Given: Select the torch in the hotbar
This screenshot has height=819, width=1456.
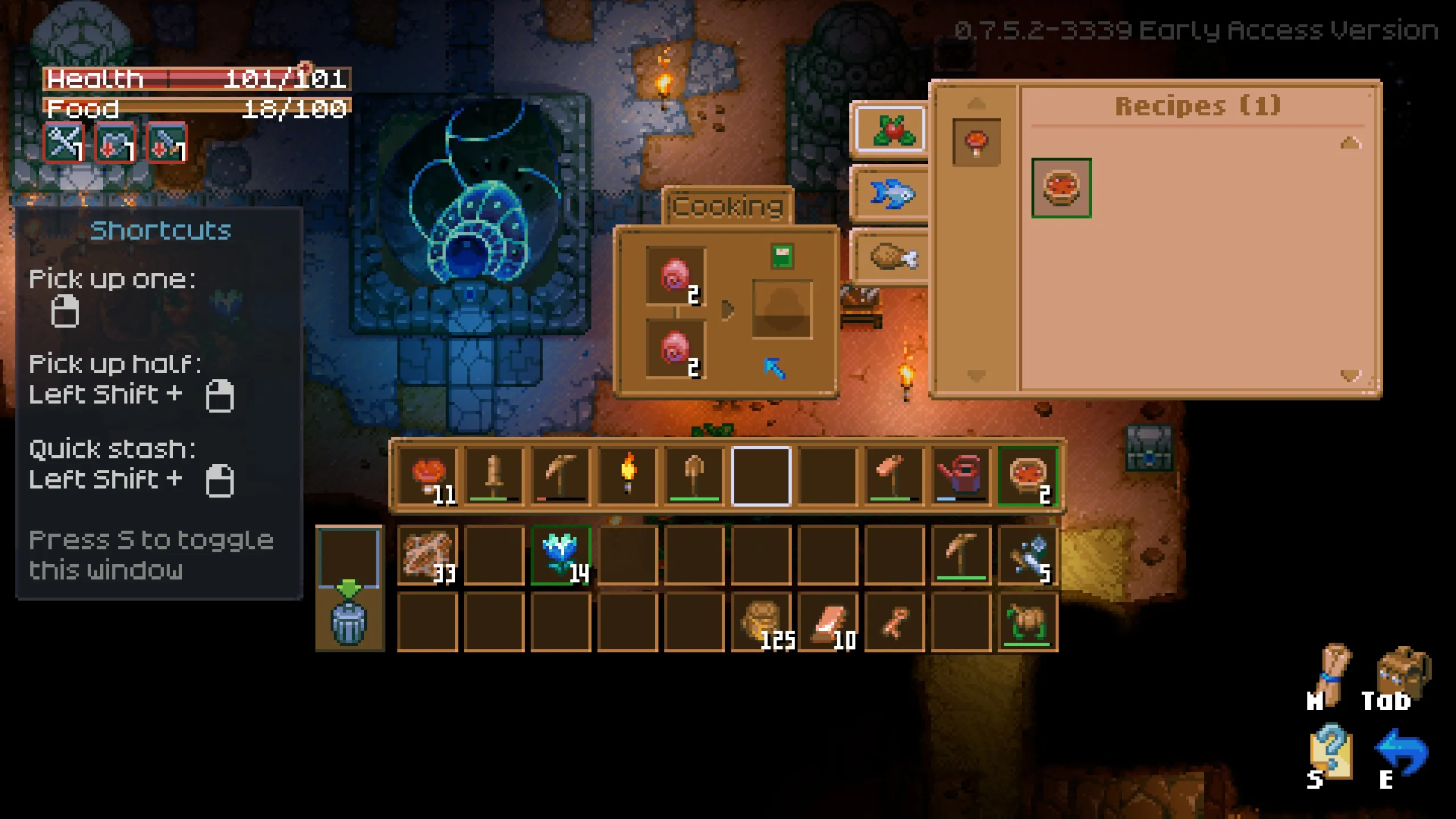Looking at the screenshot, I should (x=628, y=476).
